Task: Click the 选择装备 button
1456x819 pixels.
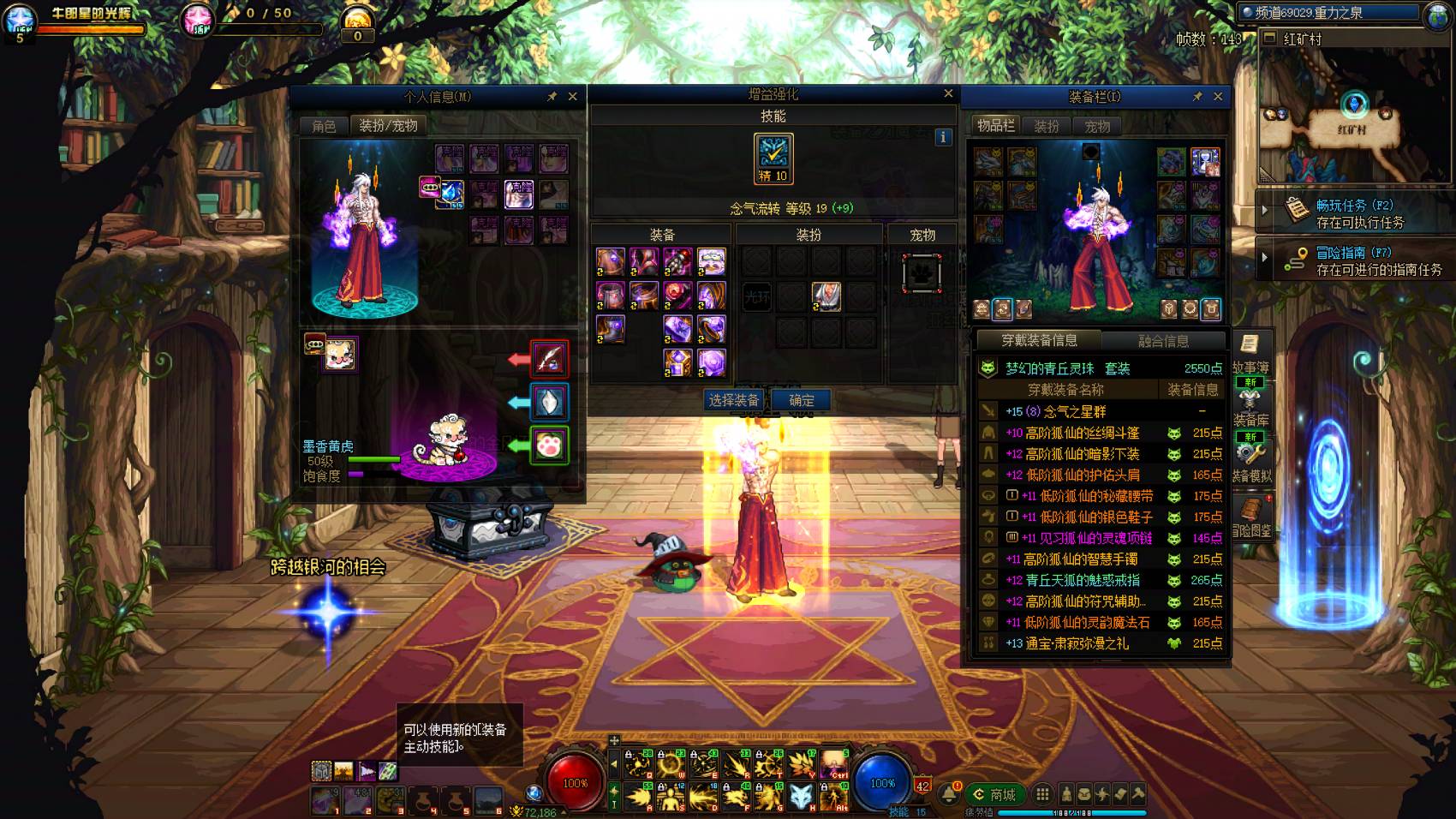Action: coord(734,400)
